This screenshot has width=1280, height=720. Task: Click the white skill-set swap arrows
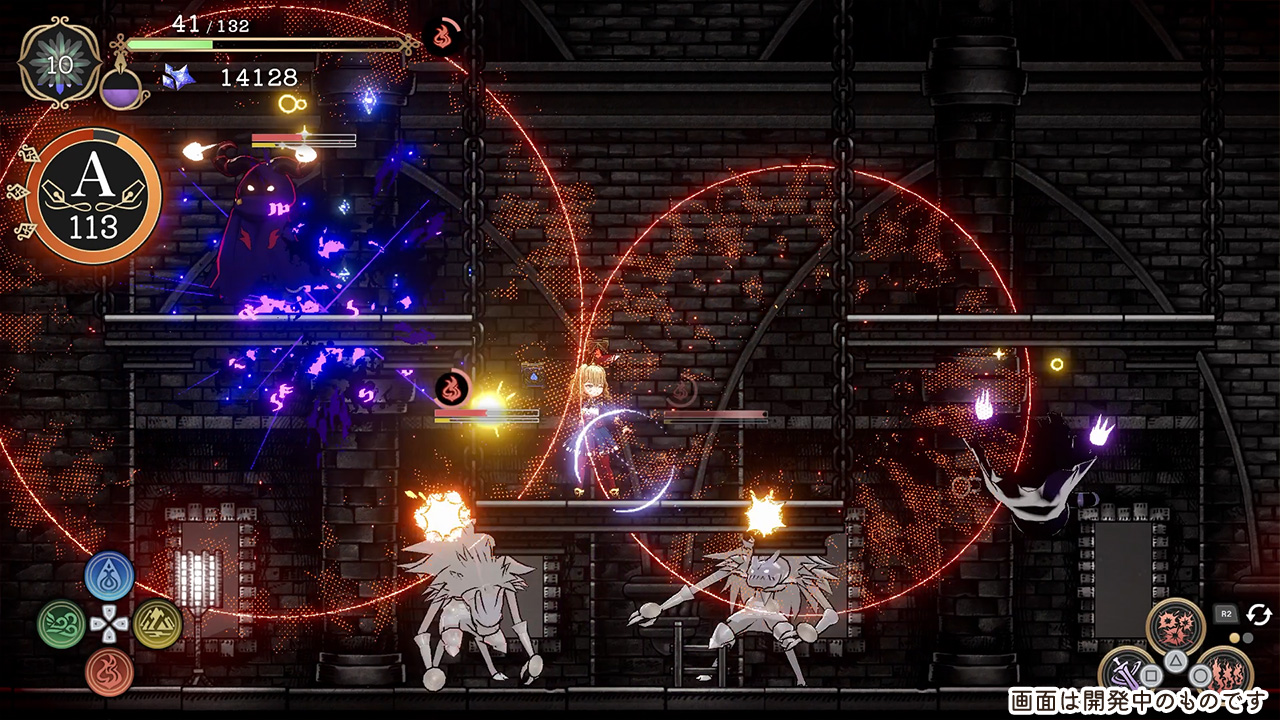click(x=1258, y=613)
